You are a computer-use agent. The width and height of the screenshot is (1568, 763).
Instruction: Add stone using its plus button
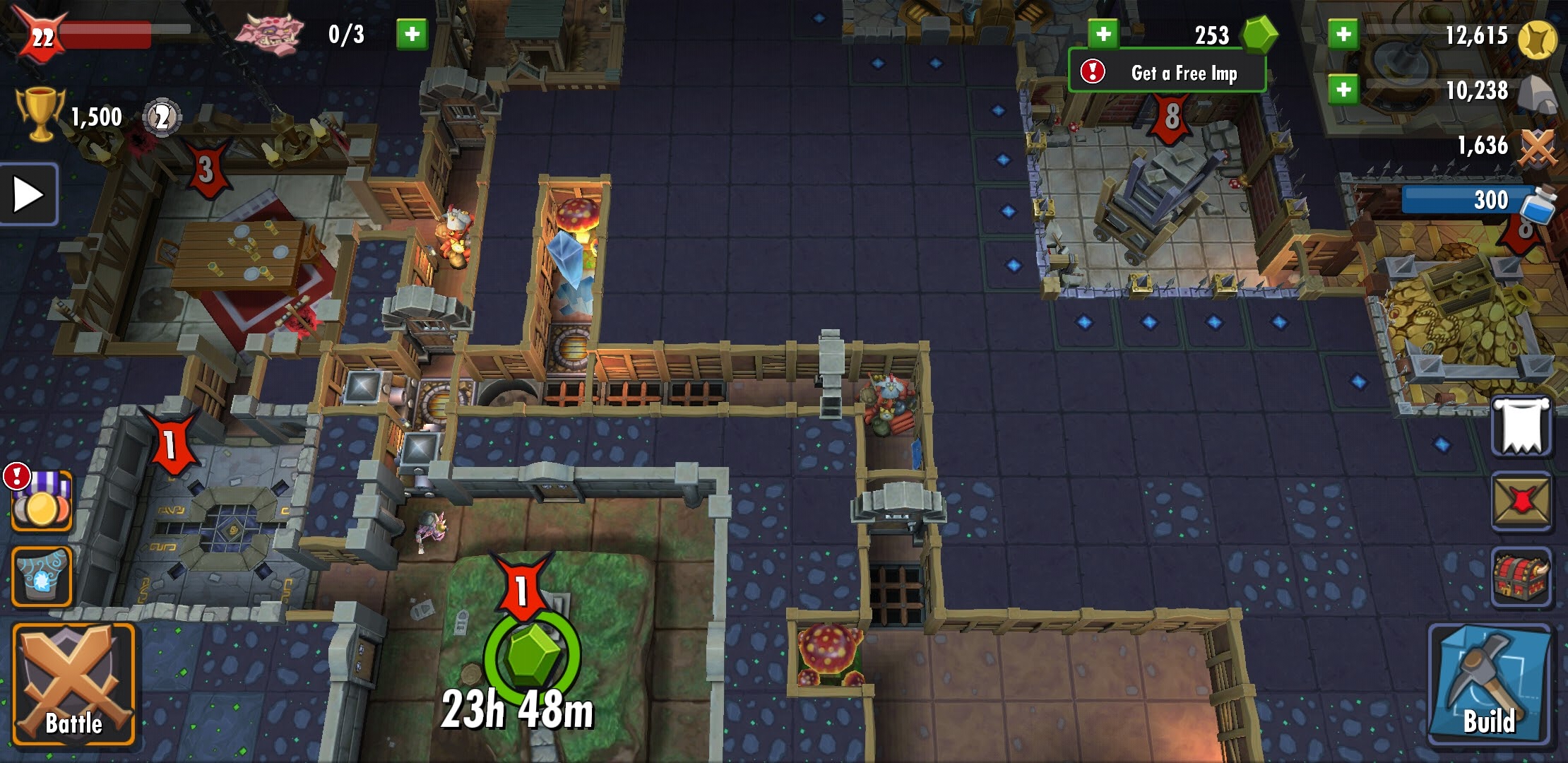(1343, 90)
